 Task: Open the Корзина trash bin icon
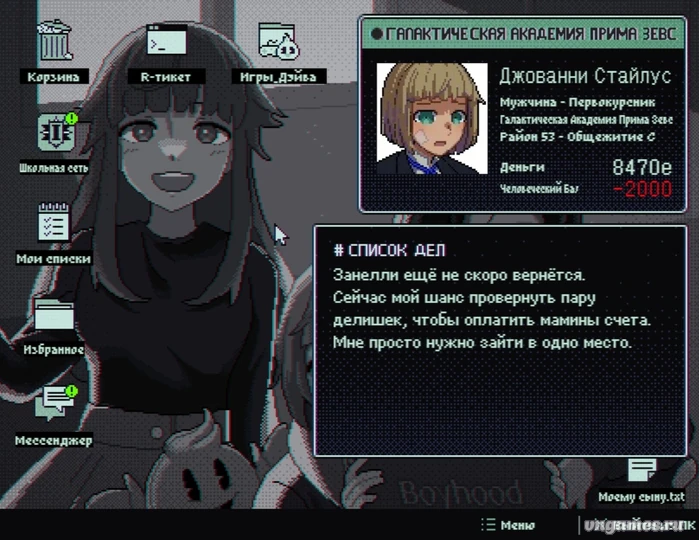[54, 43]
